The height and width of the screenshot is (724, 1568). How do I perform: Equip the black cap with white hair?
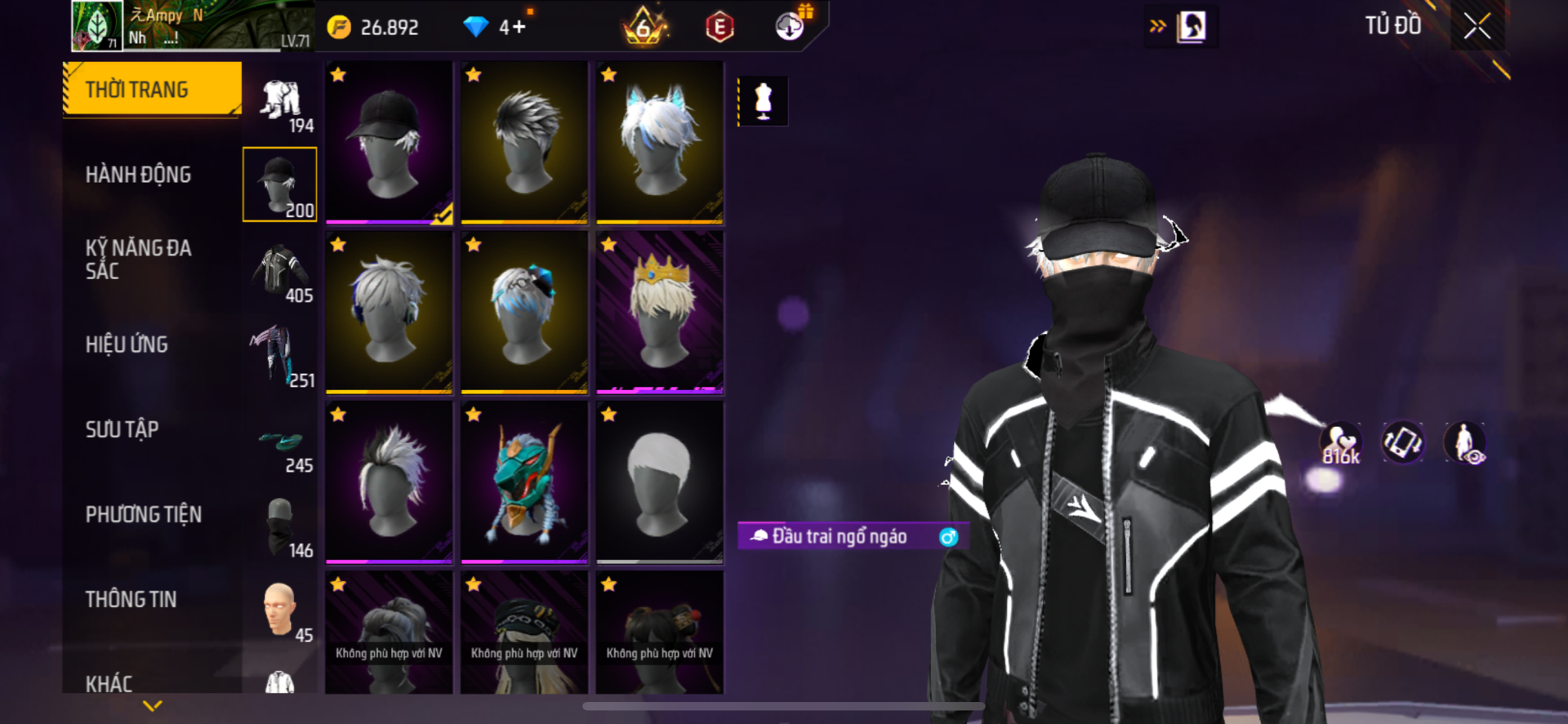click(x=389, y=143)
